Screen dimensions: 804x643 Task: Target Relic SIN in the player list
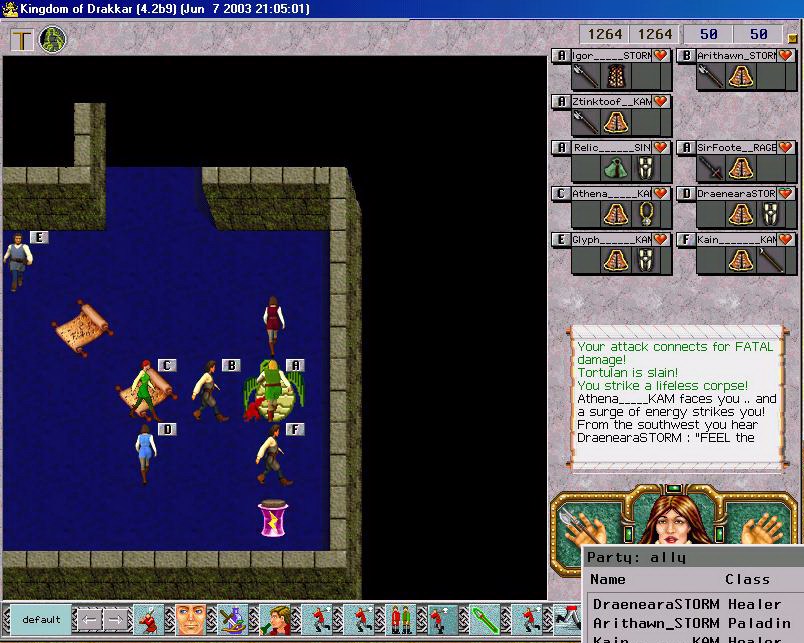point(611,148)
